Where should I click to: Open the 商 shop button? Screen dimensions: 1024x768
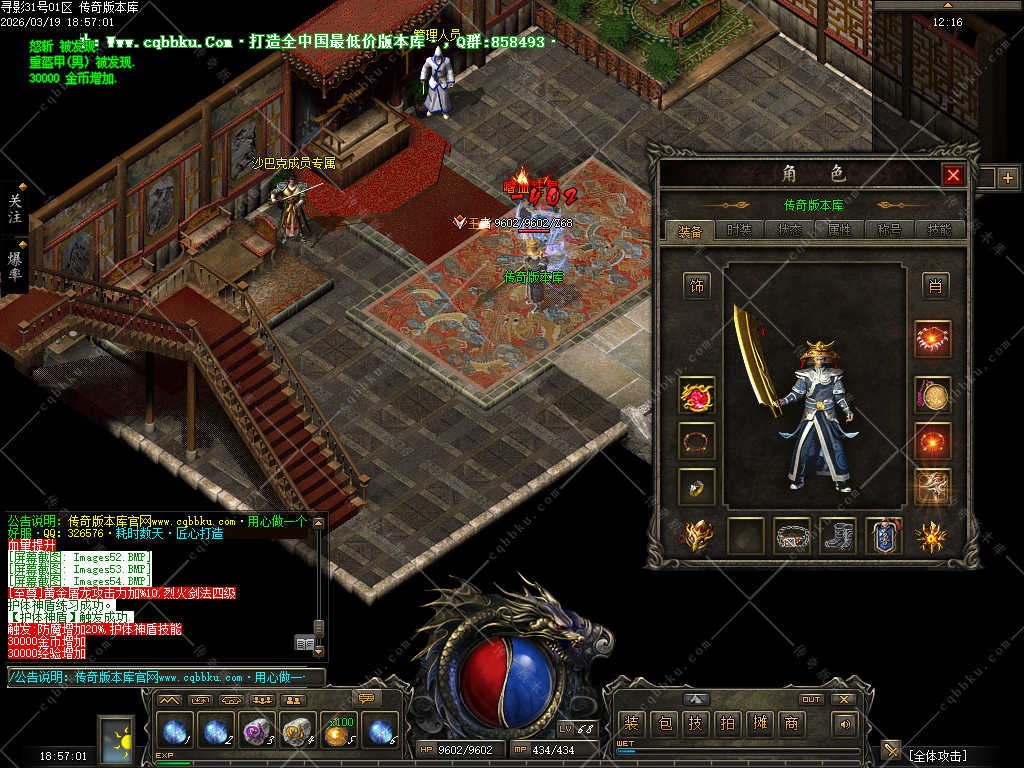pyautogui.click(x=792, y=723)
